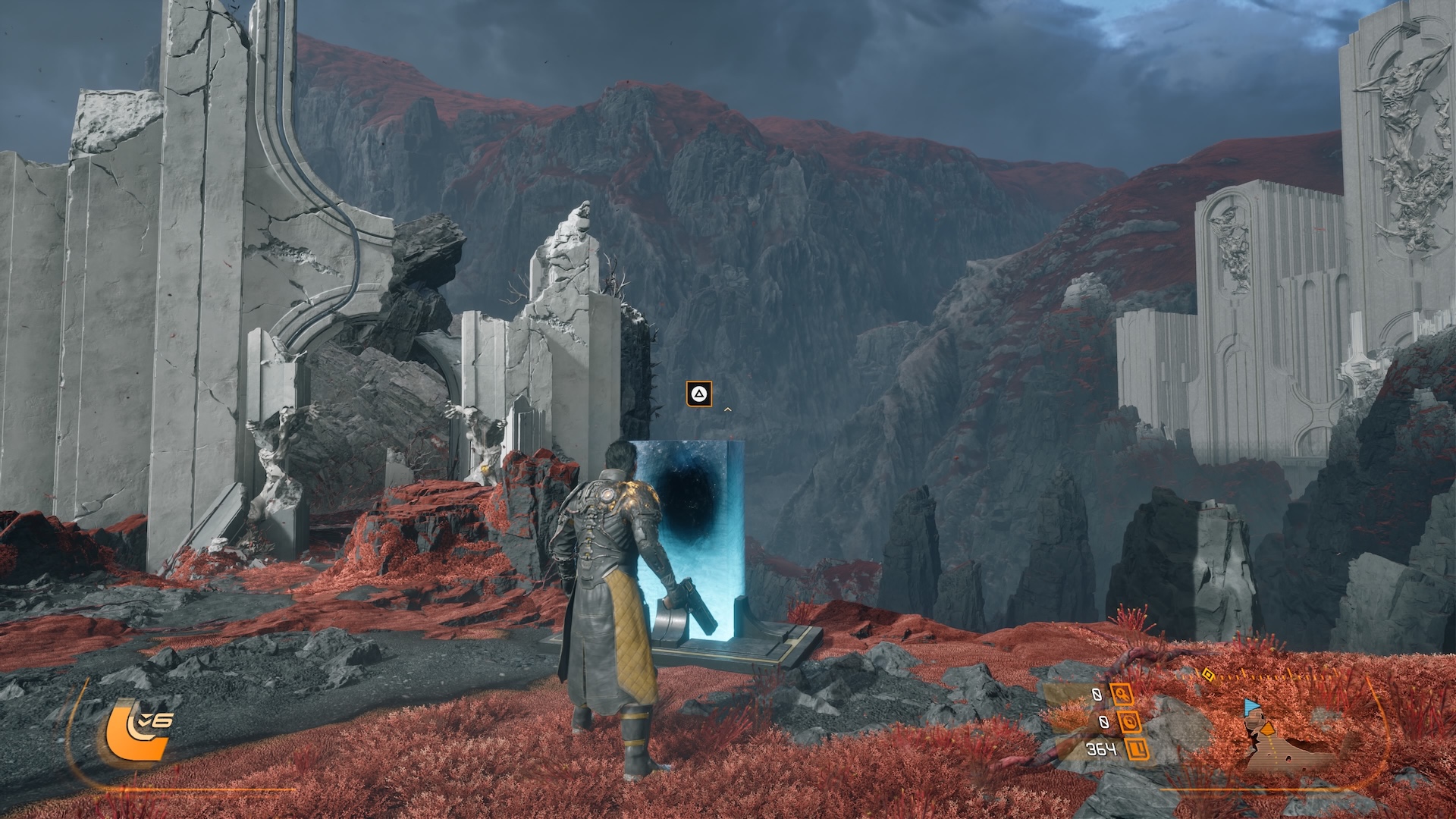
Task: Select the circular orb resource icon
Action: [x=1128, y=722]
